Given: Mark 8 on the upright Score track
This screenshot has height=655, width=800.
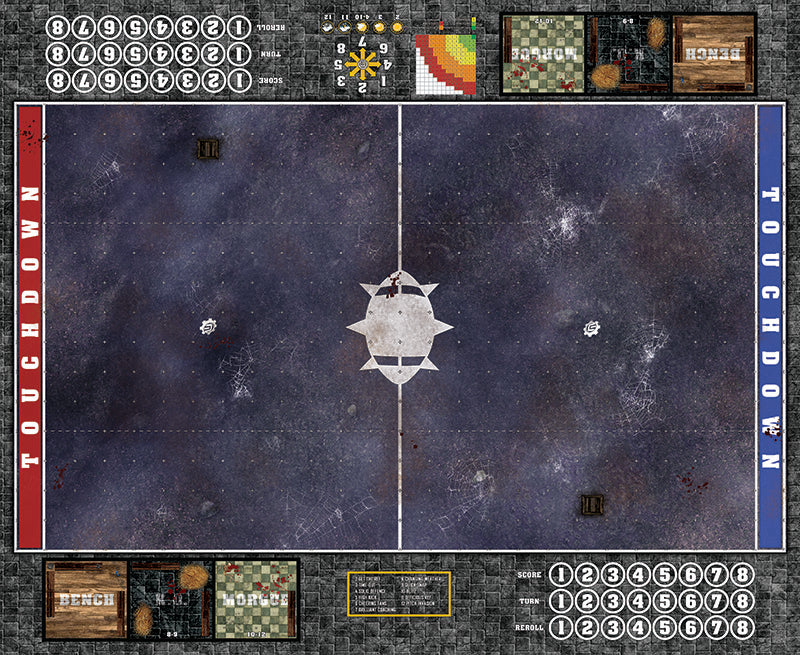Looking at the screenshot, I should [x=741, y=574].
